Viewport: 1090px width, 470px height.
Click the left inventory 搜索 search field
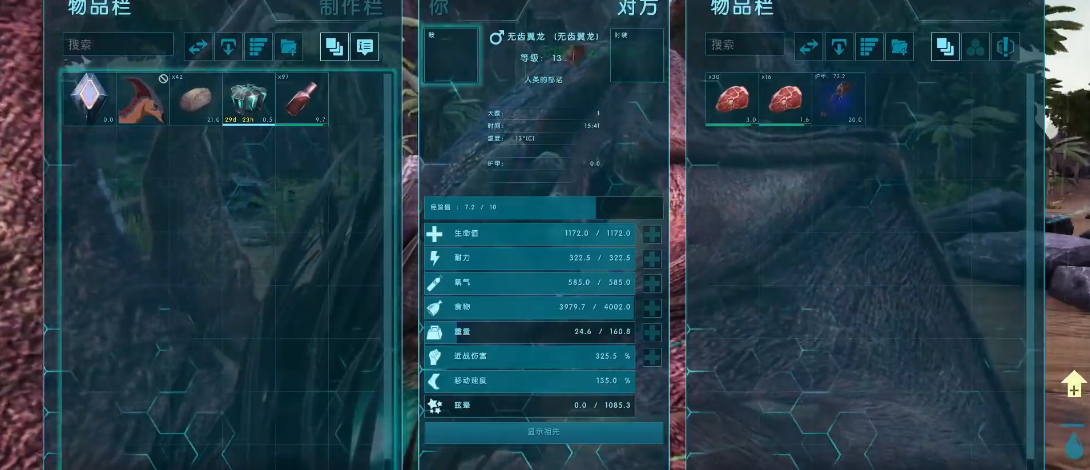(118, 45)
